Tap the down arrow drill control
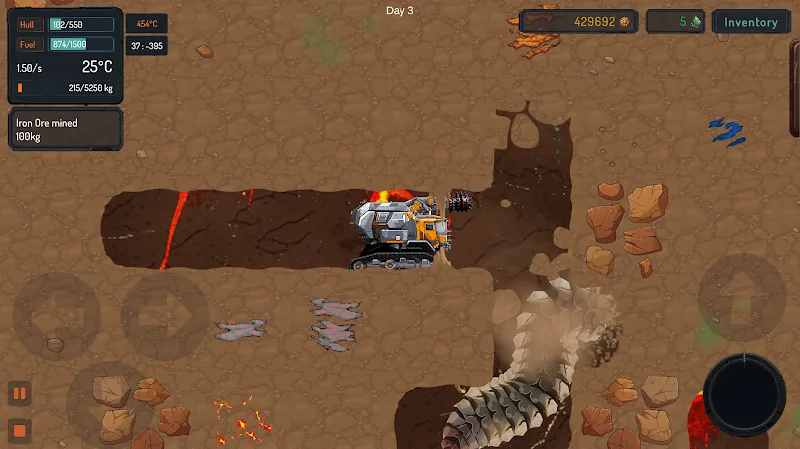The width and height of the screenshot is (800, 449). coord(110,398)
